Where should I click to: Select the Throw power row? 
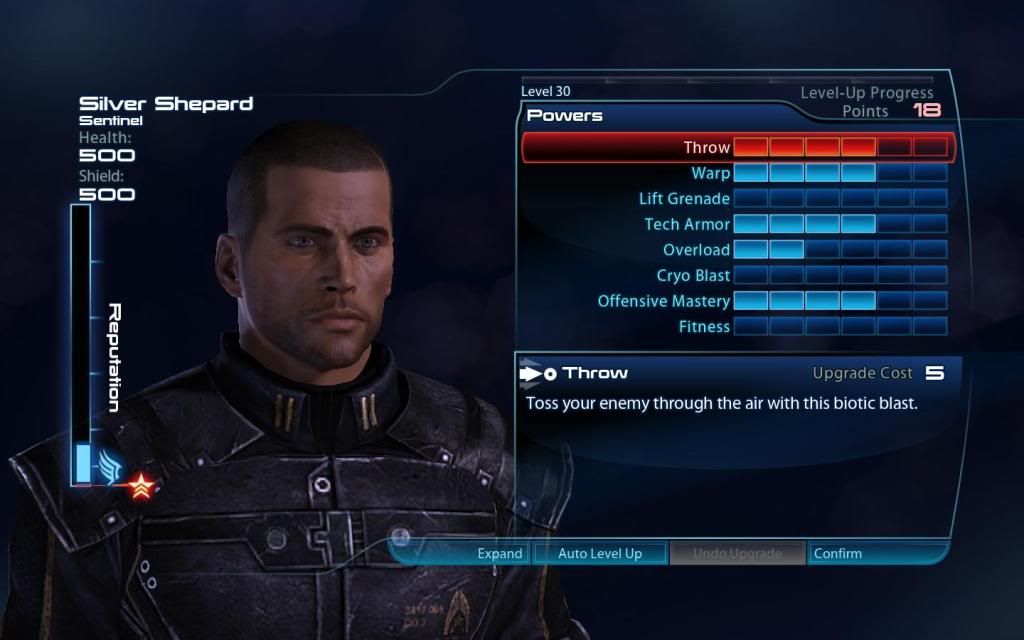point(707,148)
